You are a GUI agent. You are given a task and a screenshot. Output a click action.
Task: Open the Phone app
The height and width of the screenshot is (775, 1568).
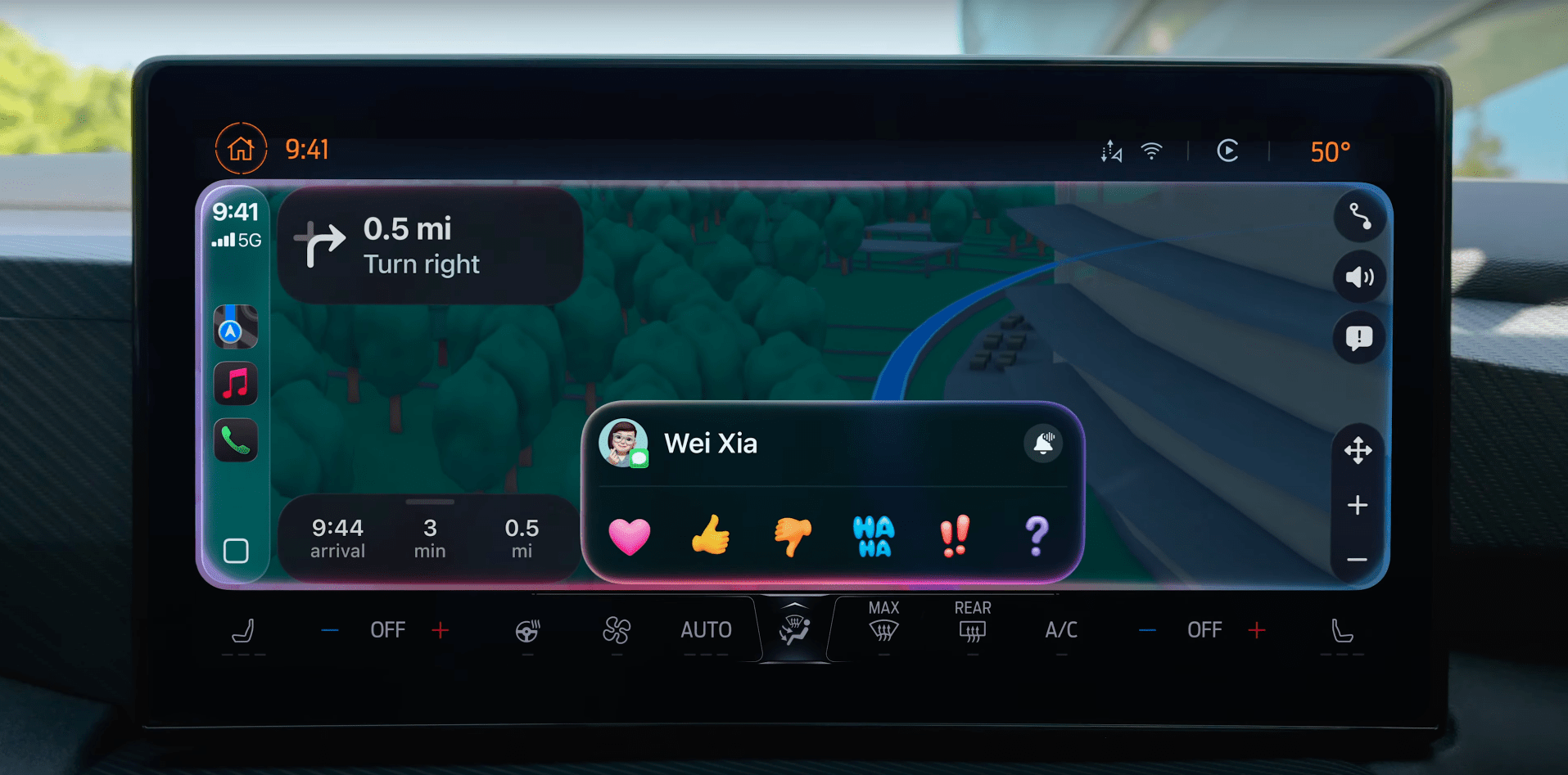(x=236, y=441)
